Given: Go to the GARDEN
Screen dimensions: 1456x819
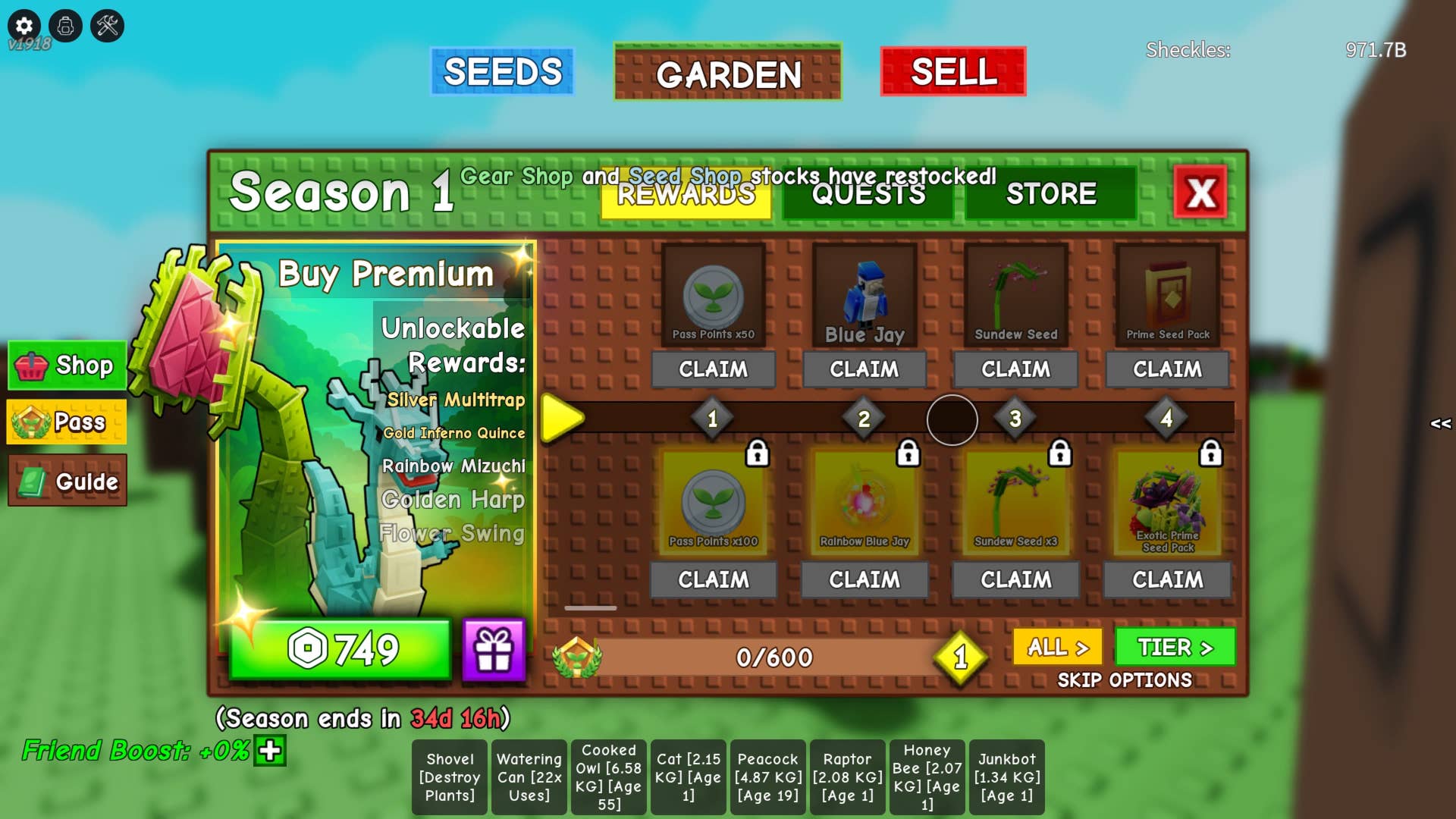Looking at the screenshot, I should coord(727,74).
